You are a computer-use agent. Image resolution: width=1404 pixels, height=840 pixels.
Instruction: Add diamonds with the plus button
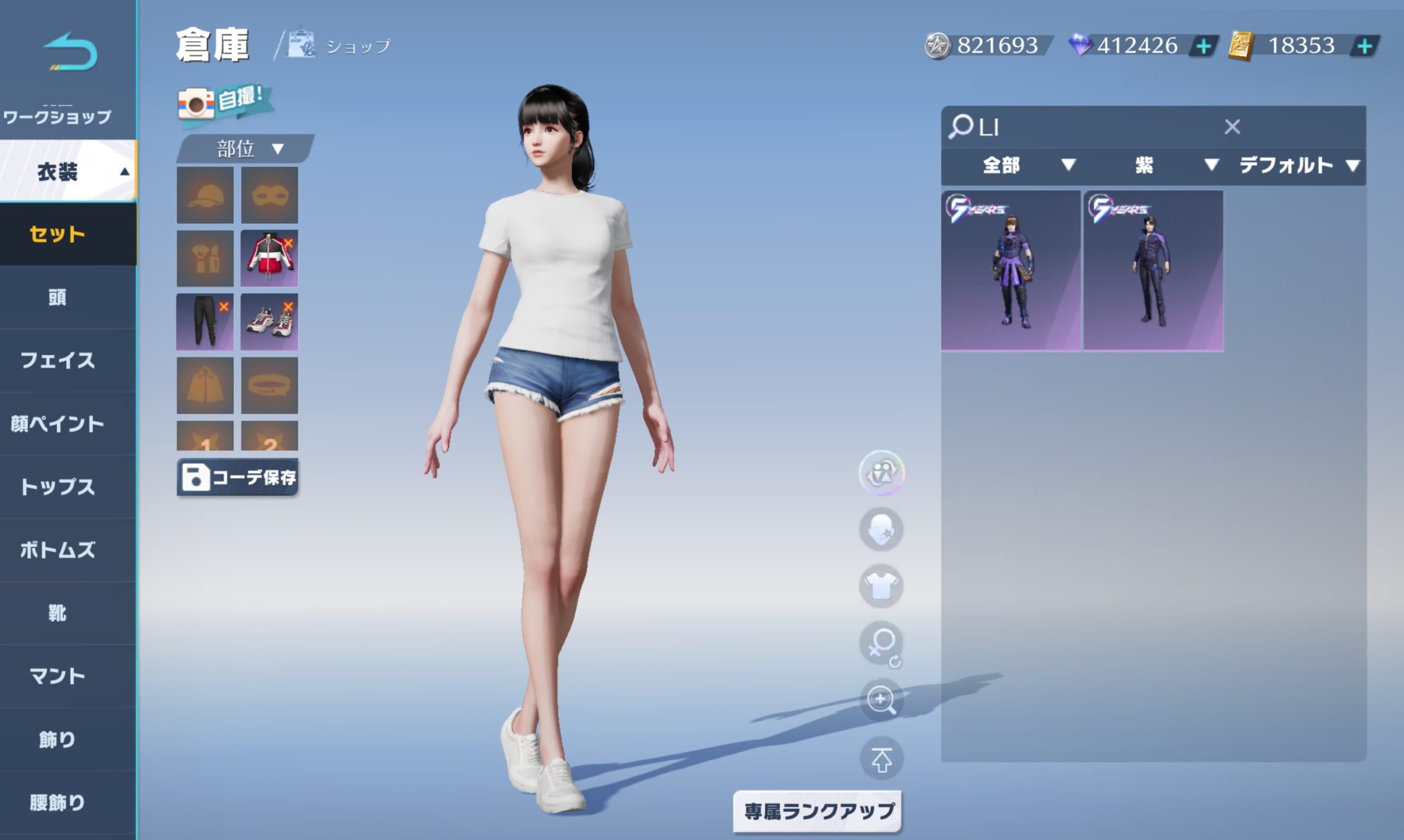tap(1204, 46)
